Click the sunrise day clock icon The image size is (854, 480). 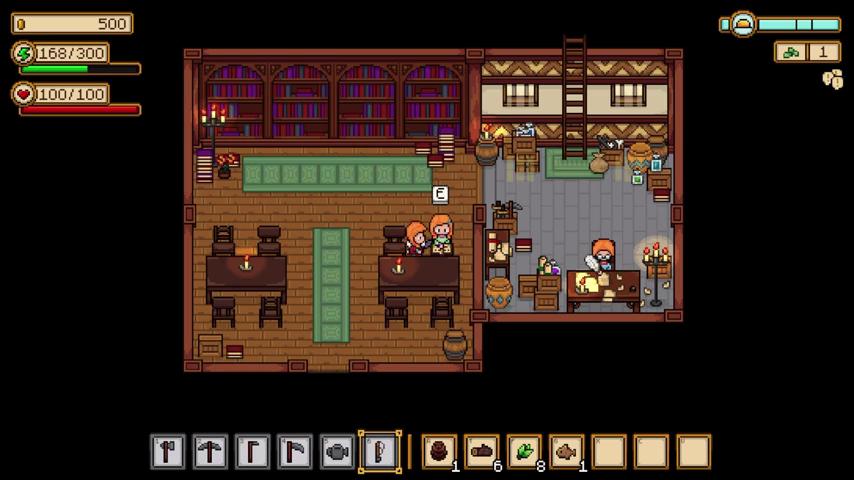(743, 24)
